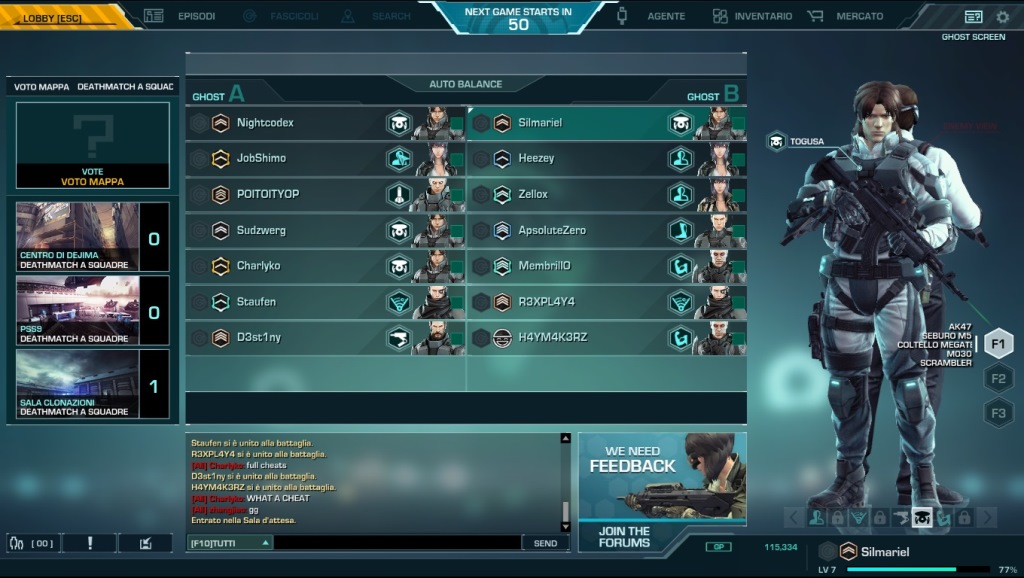Open settings via the gear icon

tap(1002, 17)
